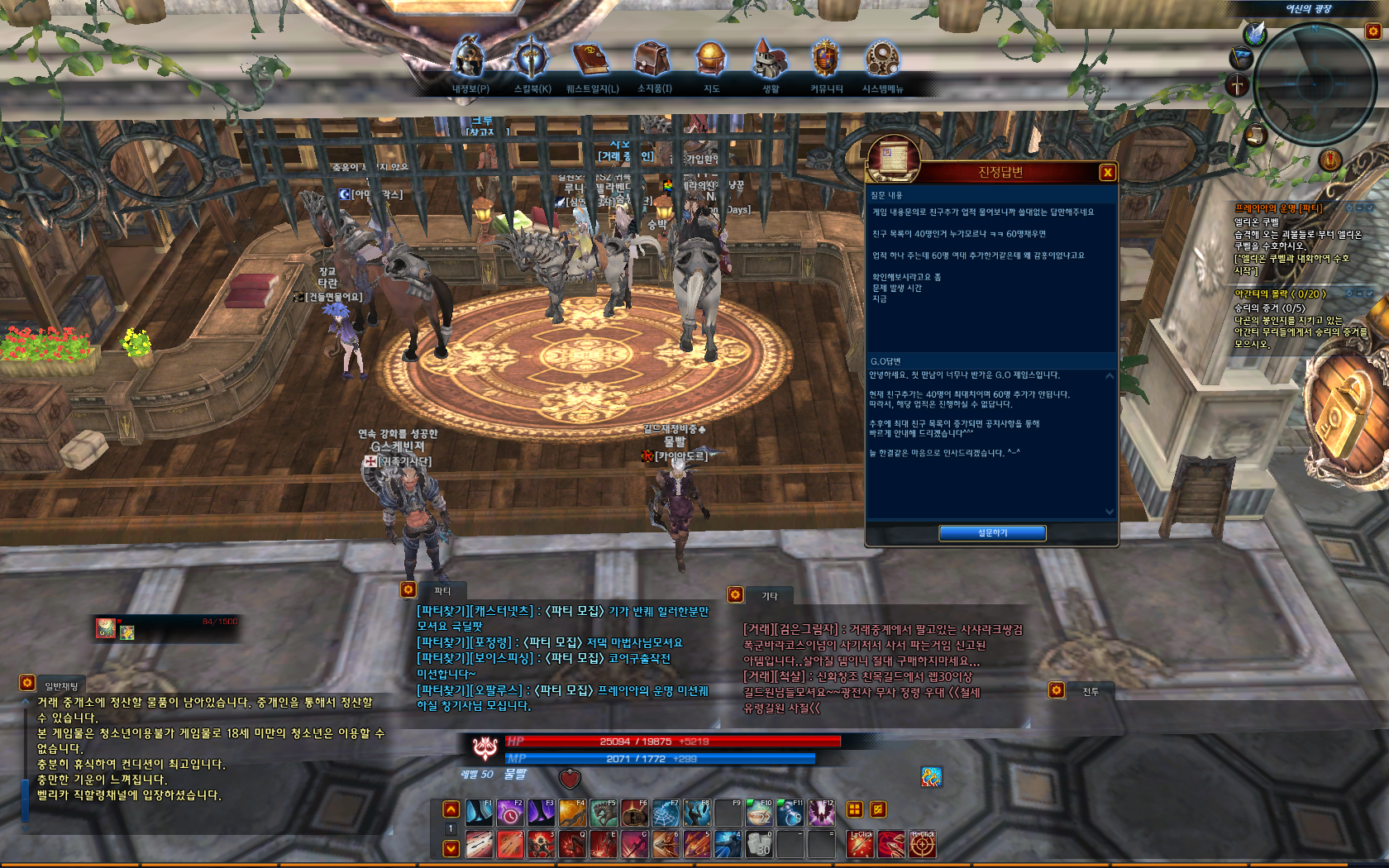Click the exclamation mark icon below minimap

click(1329, 160)
